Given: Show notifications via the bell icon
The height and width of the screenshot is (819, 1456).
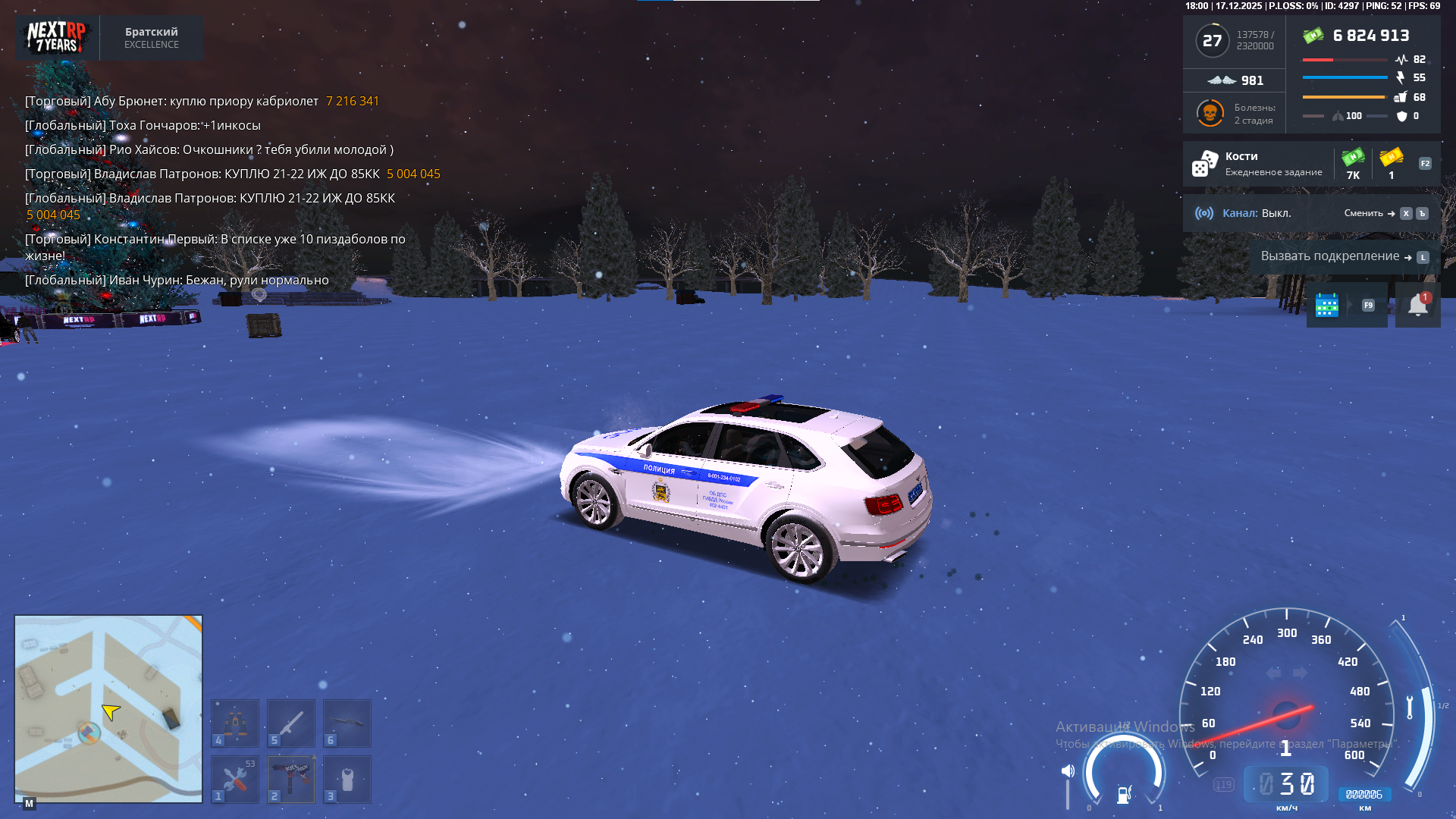Looking at the screenshot, I should pos(1417,305).
